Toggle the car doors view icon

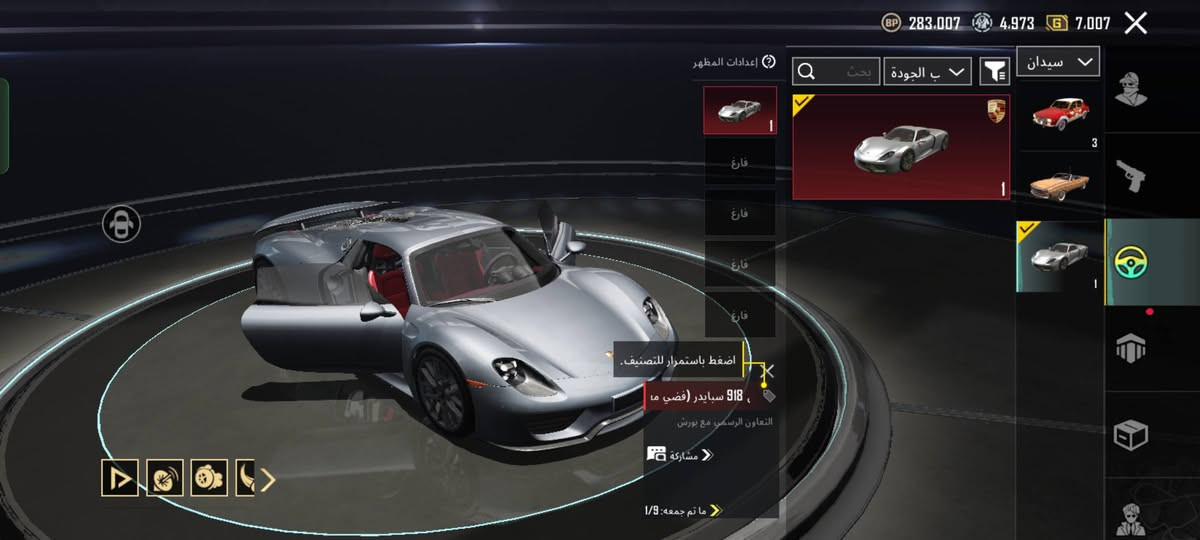click(121, 224)
